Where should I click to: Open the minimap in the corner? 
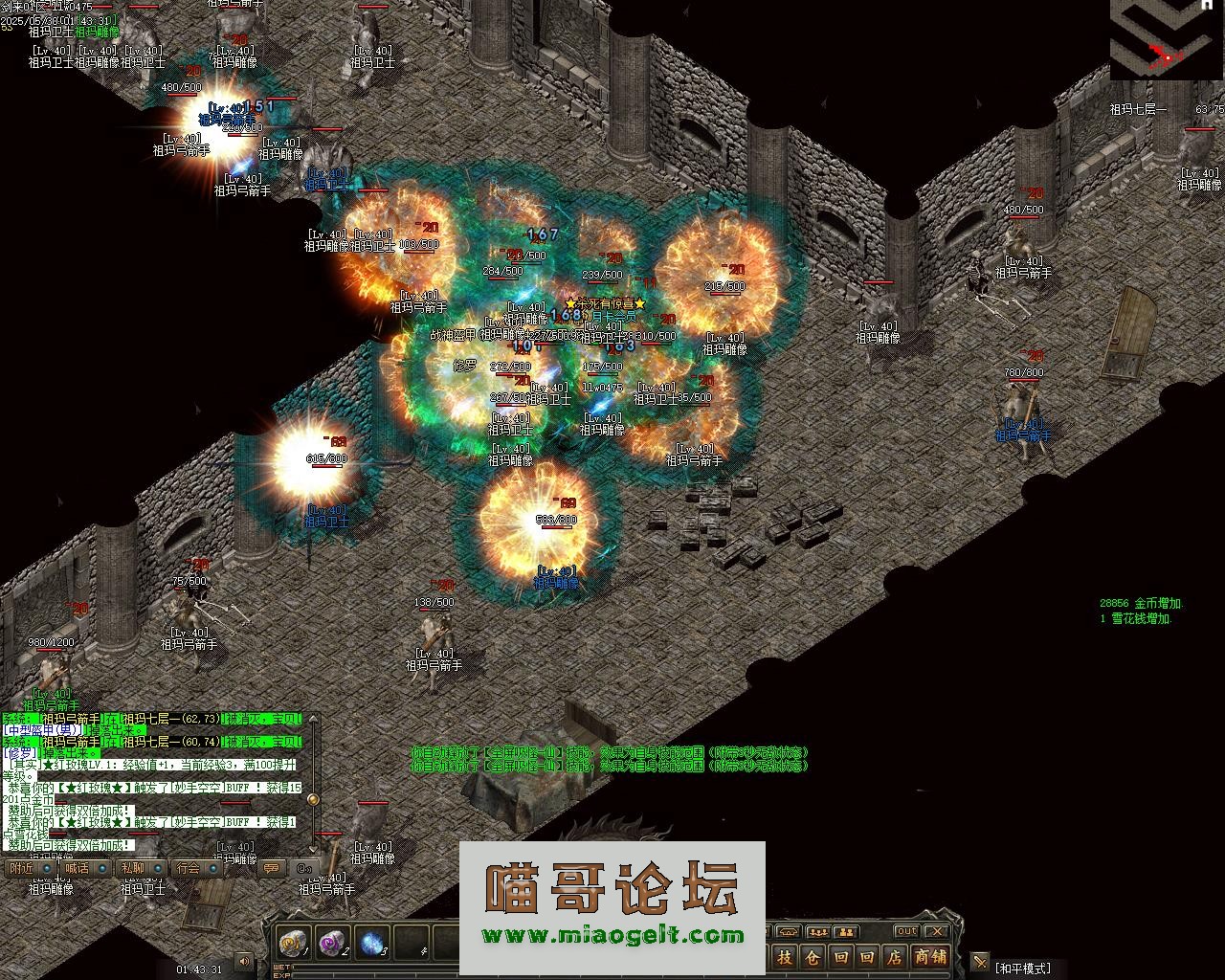(1167, 40)
